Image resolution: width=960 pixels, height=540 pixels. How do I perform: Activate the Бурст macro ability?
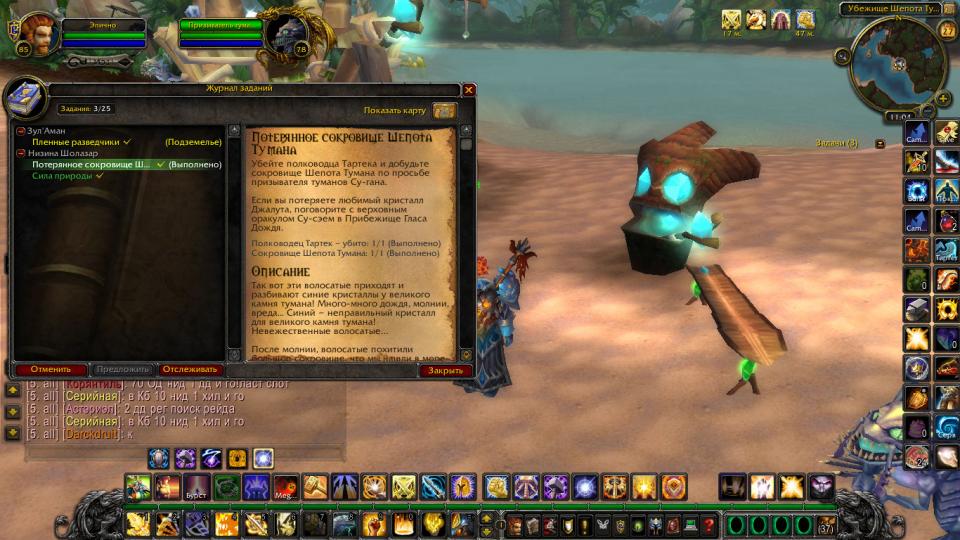(198, 487)
